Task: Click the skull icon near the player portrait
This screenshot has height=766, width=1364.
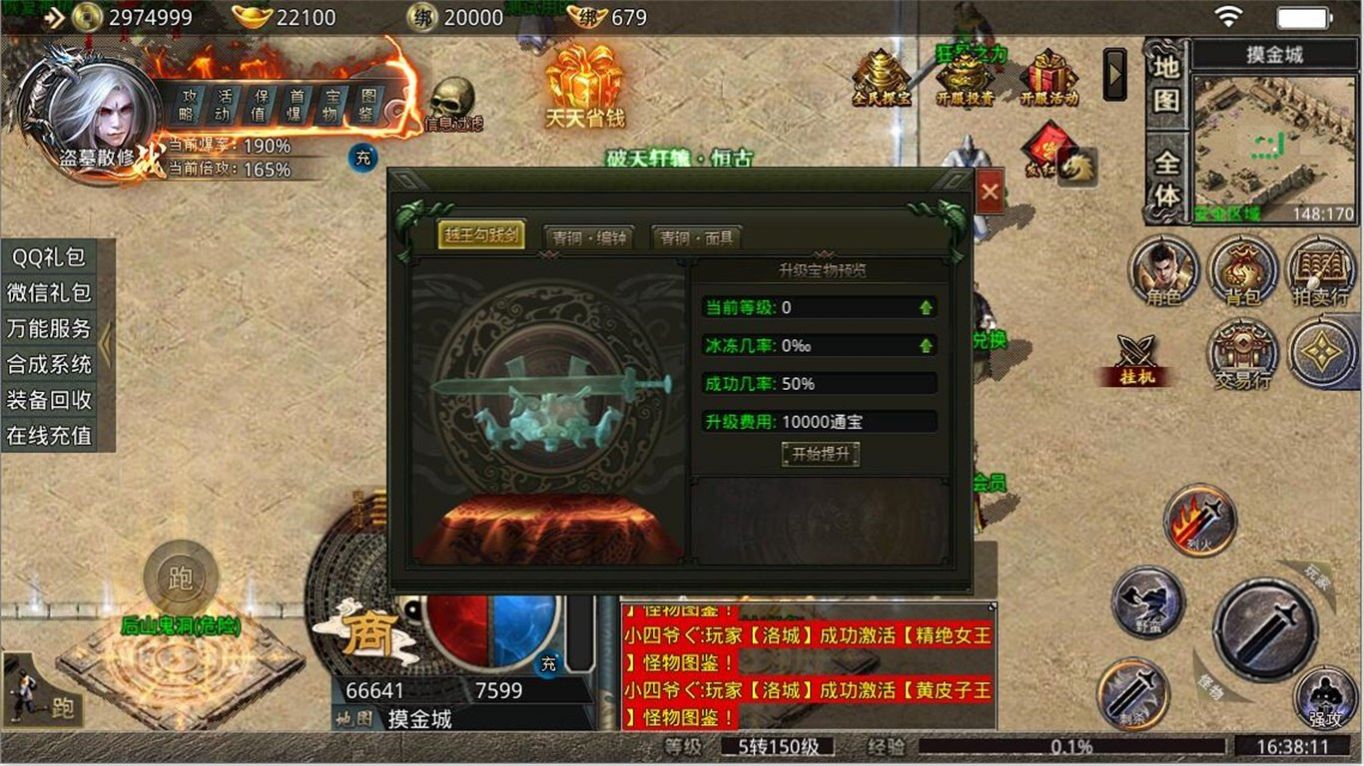Action: (x=452, y=97)
